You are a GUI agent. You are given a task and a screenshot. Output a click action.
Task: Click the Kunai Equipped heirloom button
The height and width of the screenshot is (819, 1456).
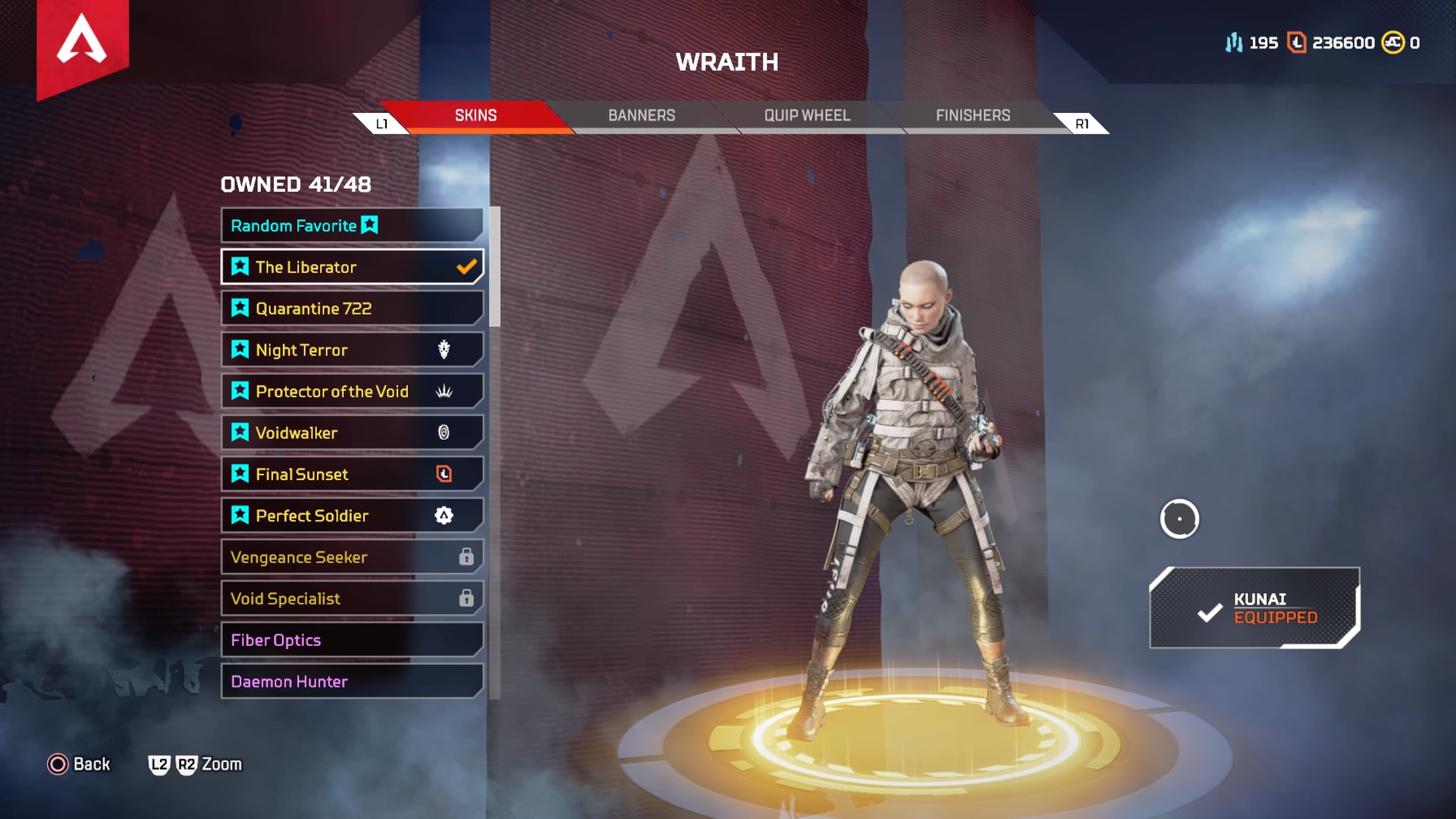1254,608
